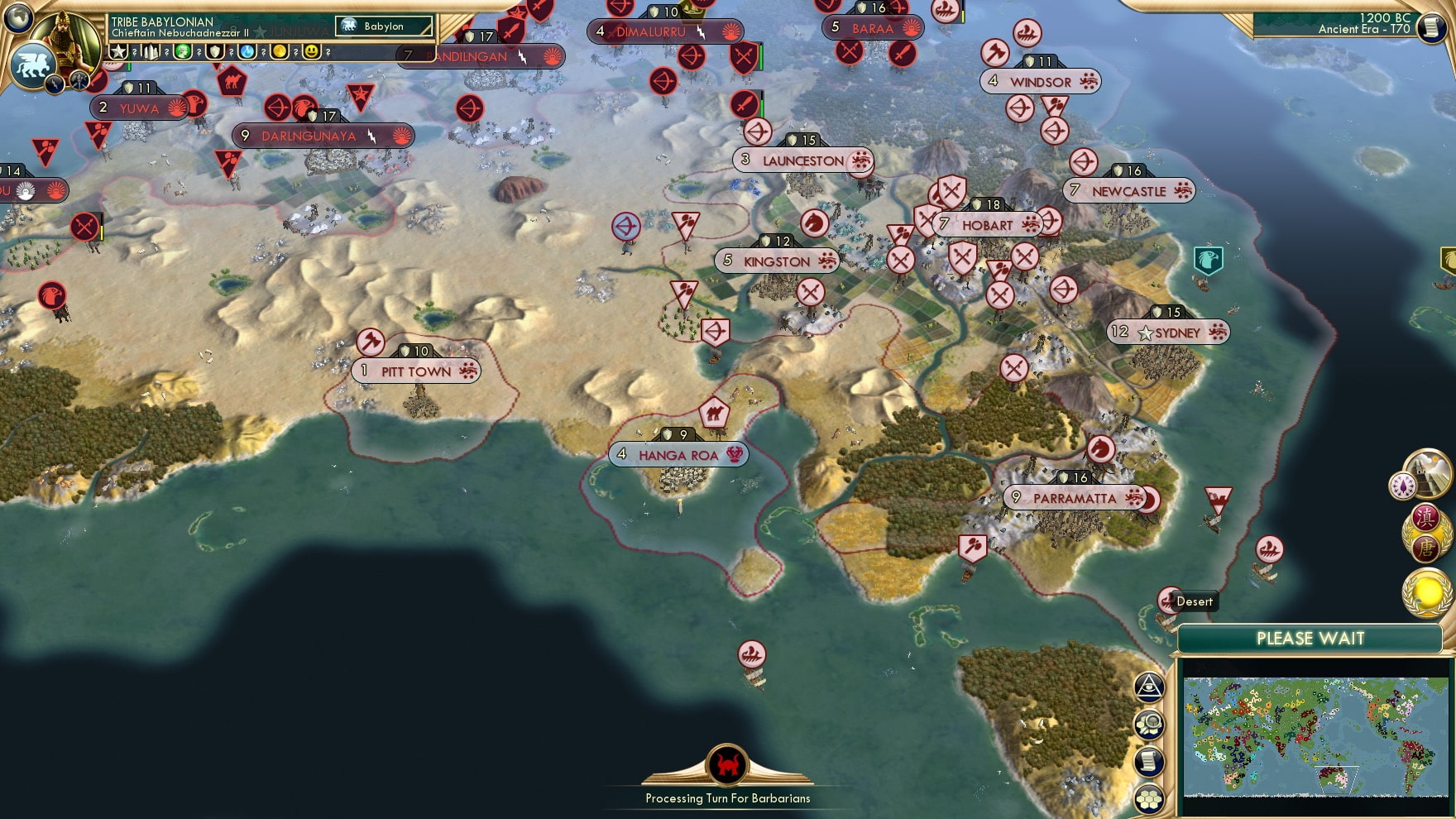
Task: Toggle resource icons using the magnifier hex icon
Action: click(x=1149, y=724)
